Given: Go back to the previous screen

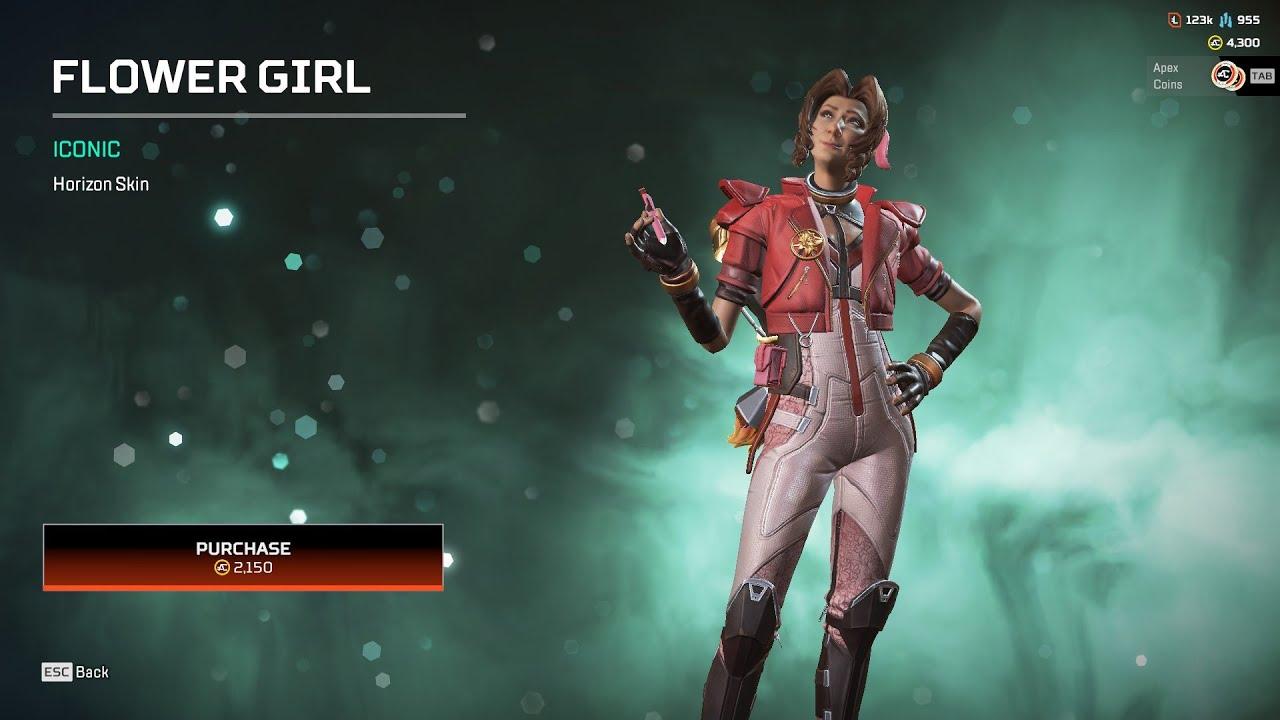Looking at the screenshot, I should [x=76, y=672].
